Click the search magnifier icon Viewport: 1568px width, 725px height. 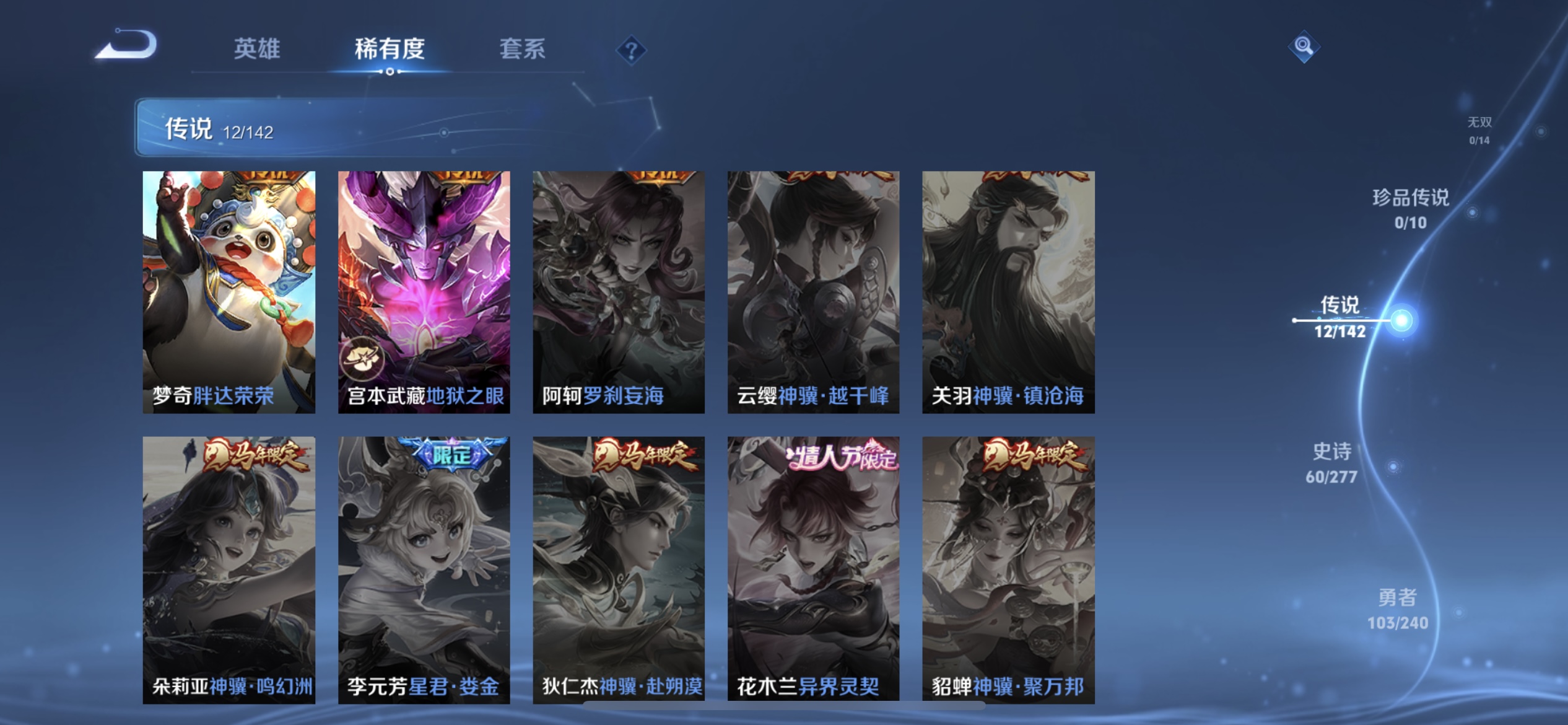click(x=1304, y=46)
